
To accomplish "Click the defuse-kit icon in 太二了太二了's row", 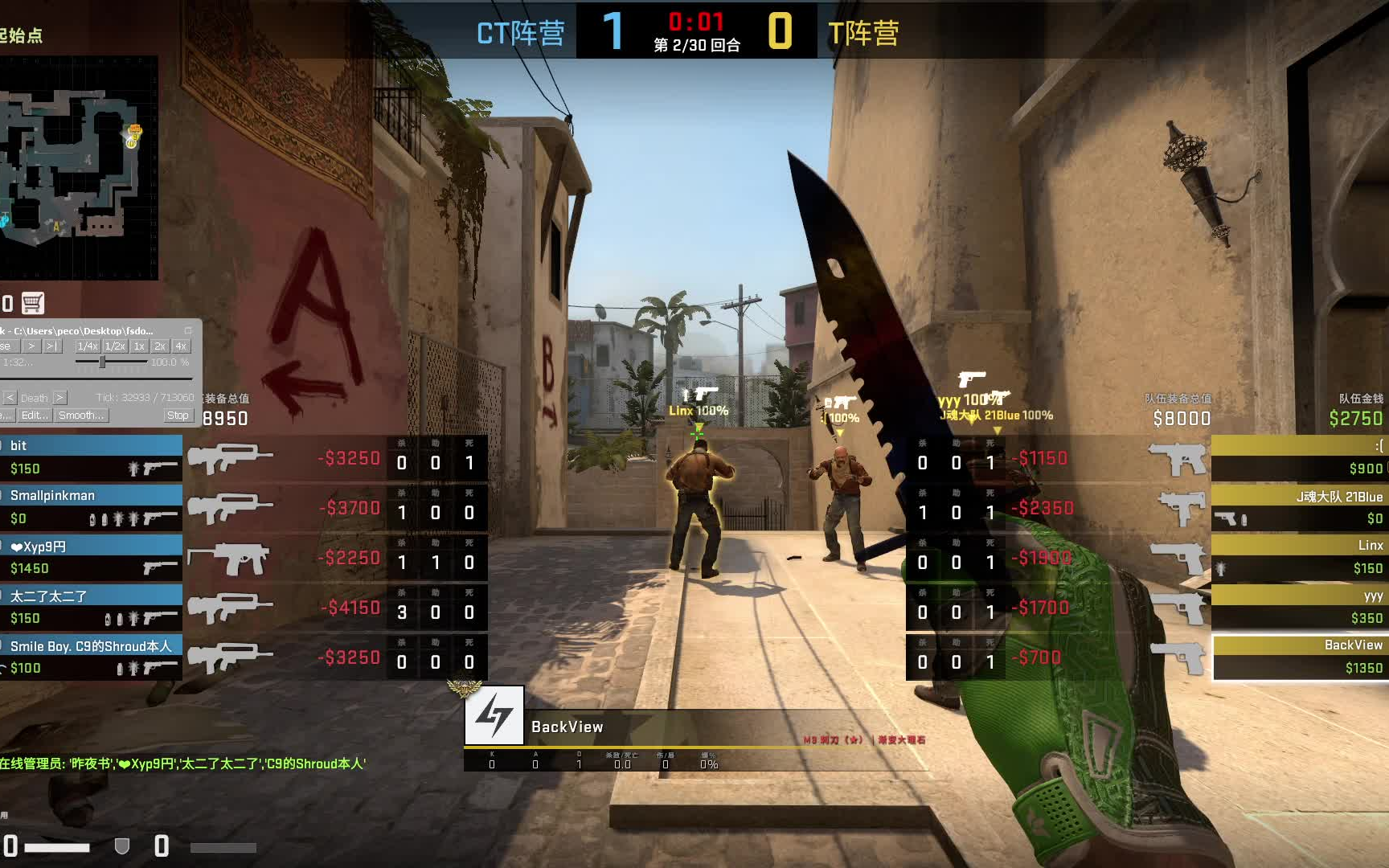I will [108, 619].
